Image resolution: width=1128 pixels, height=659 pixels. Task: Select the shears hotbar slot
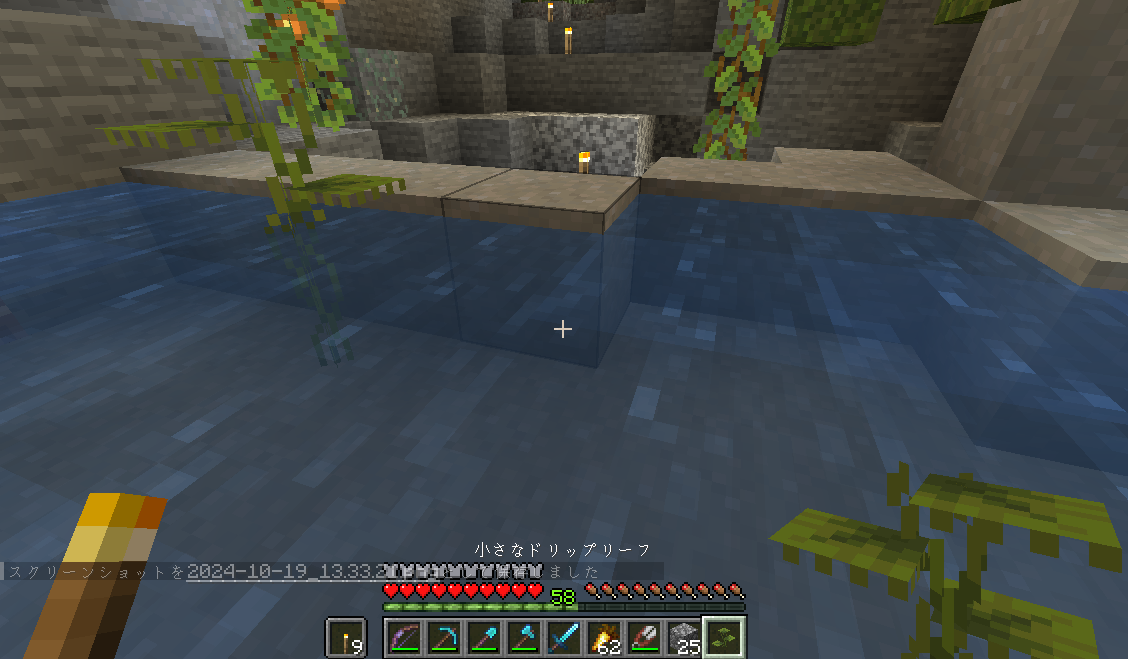tap(643, 637)
